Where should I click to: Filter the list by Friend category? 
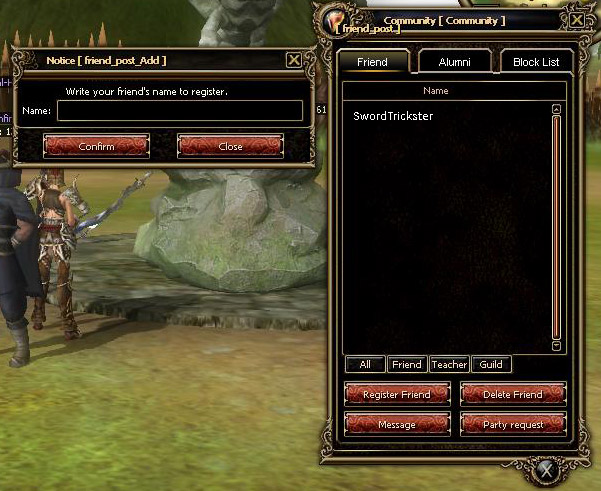click(x=406, y=365)
